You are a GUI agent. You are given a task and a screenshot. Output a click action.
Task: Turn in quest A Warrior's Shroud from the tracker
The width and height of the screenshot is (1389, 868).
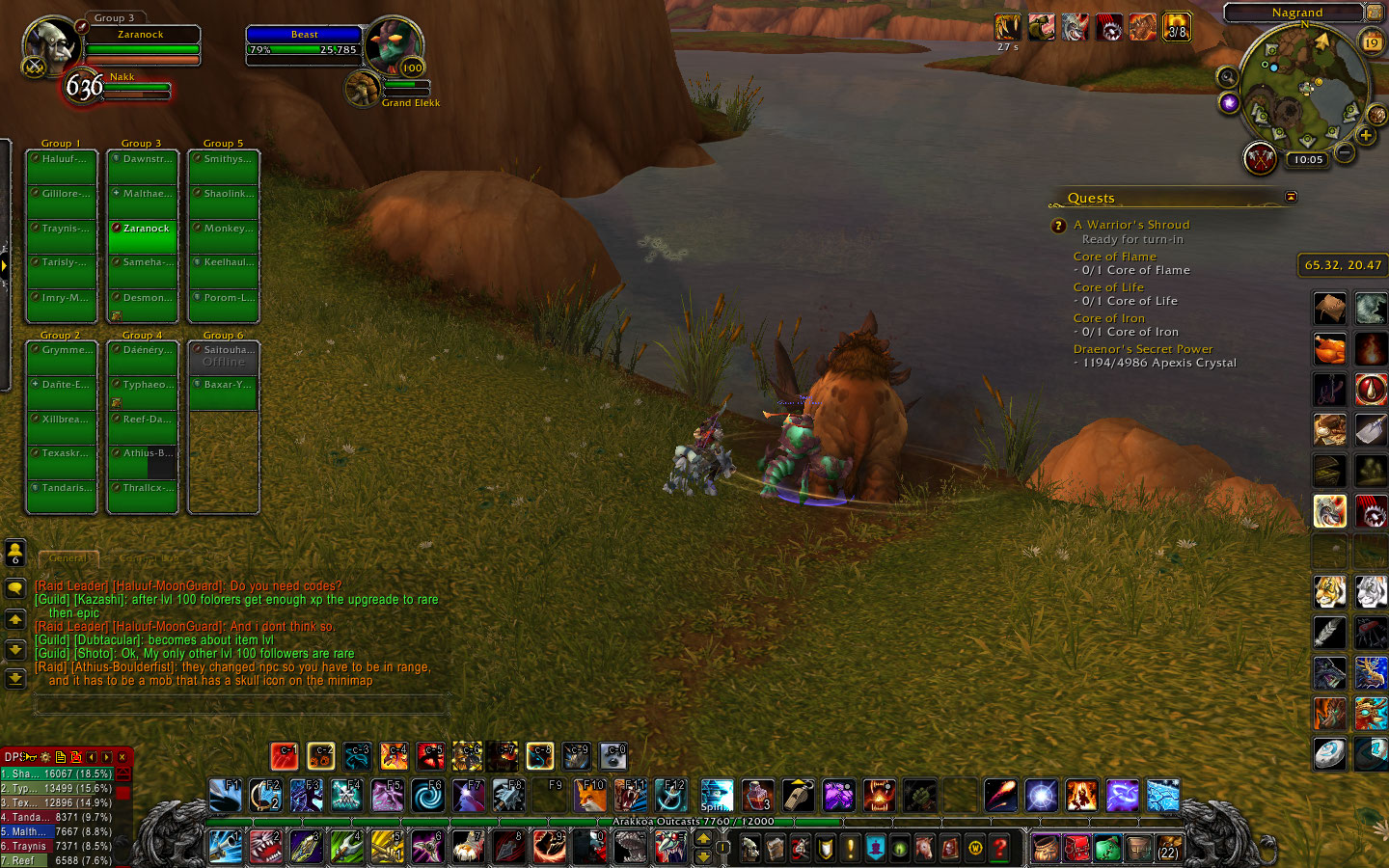point(1131,224)
